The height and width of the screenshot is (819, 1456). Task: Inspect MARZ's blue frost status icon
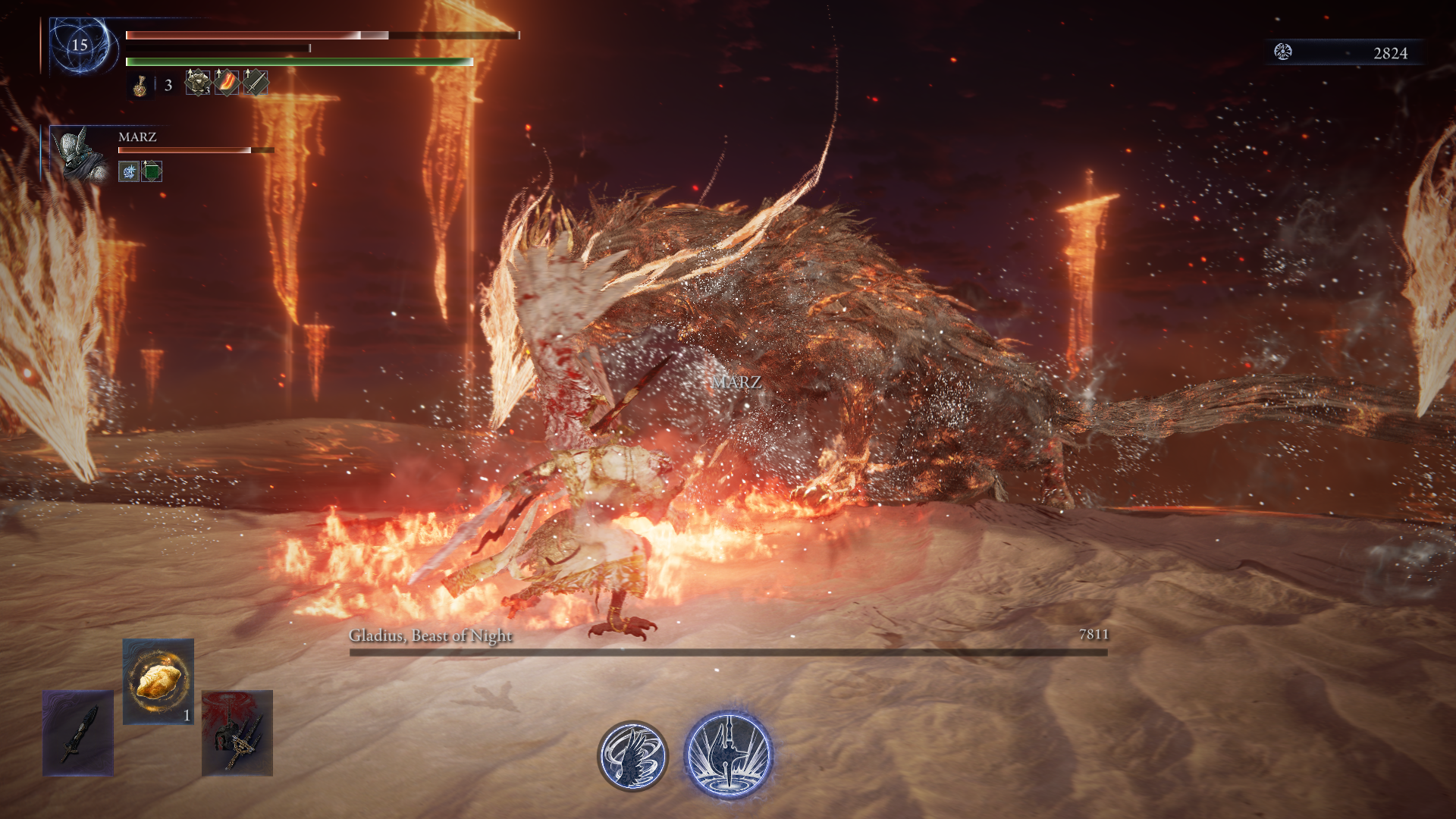click(x=129, y=171)
